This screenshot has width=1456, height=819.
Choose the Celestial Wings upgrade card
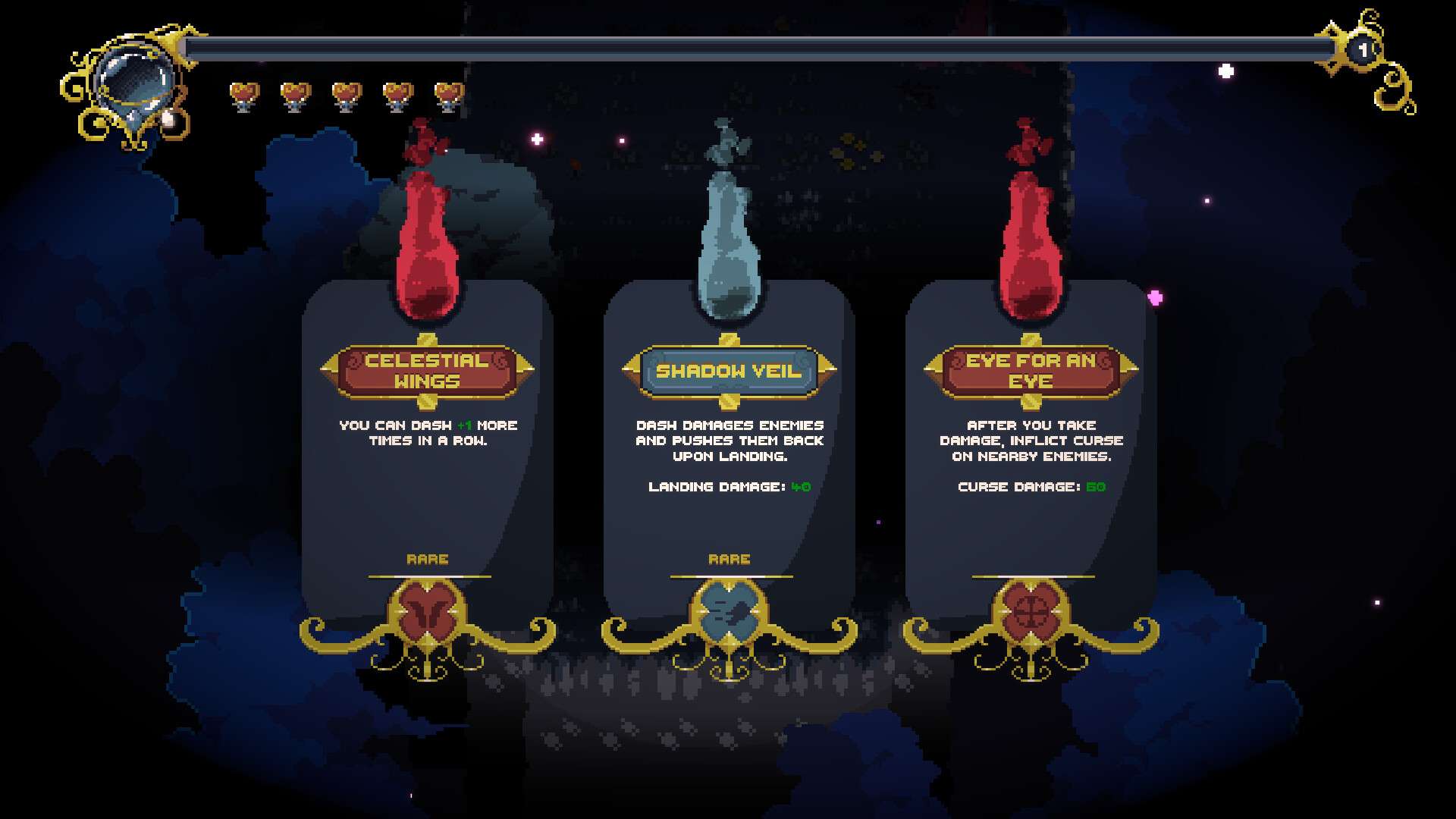[427, 455]
